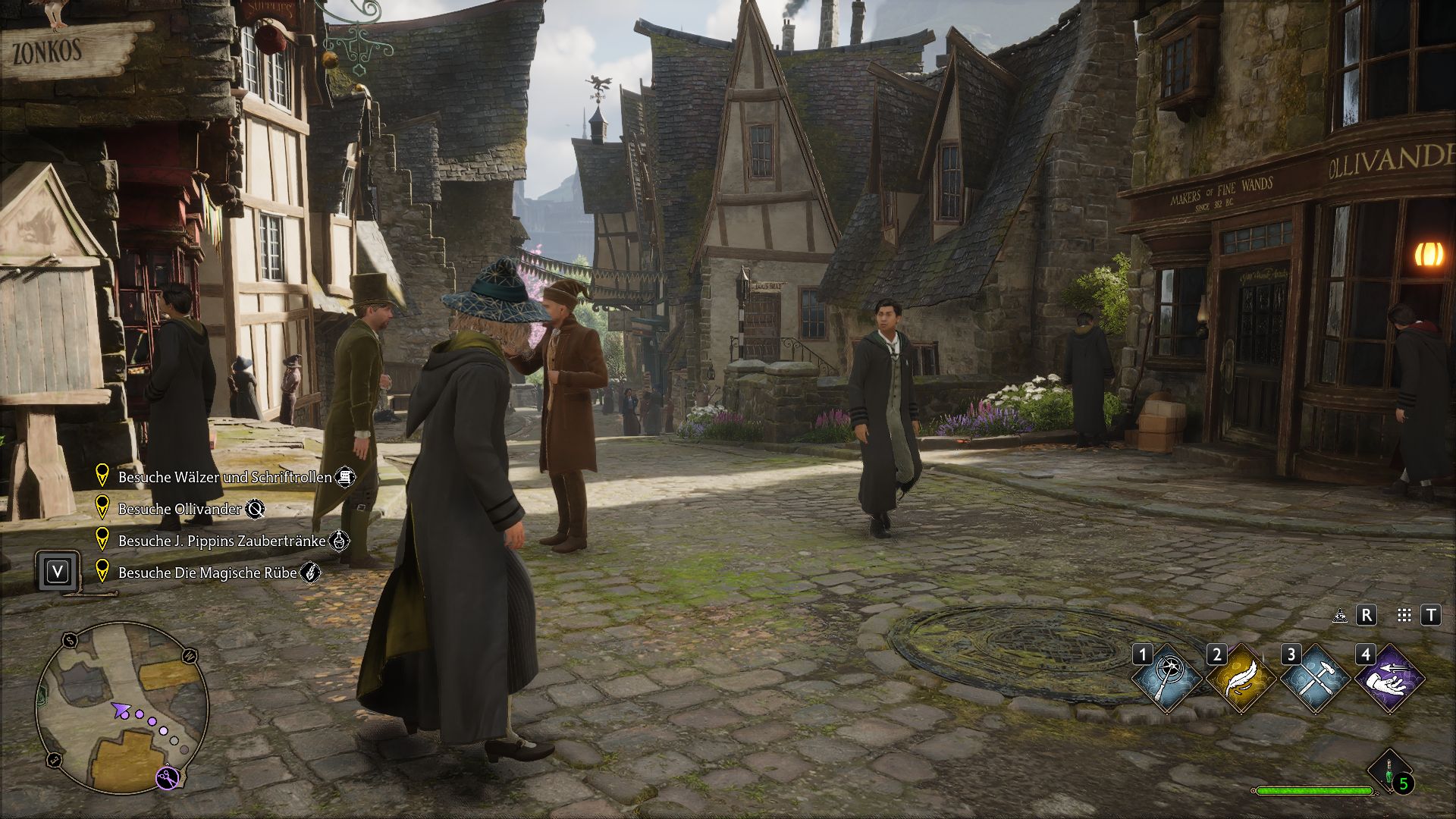
Task: Click the potion flask icon beside J. Pippins Zaubertränke
Action: 340,540
